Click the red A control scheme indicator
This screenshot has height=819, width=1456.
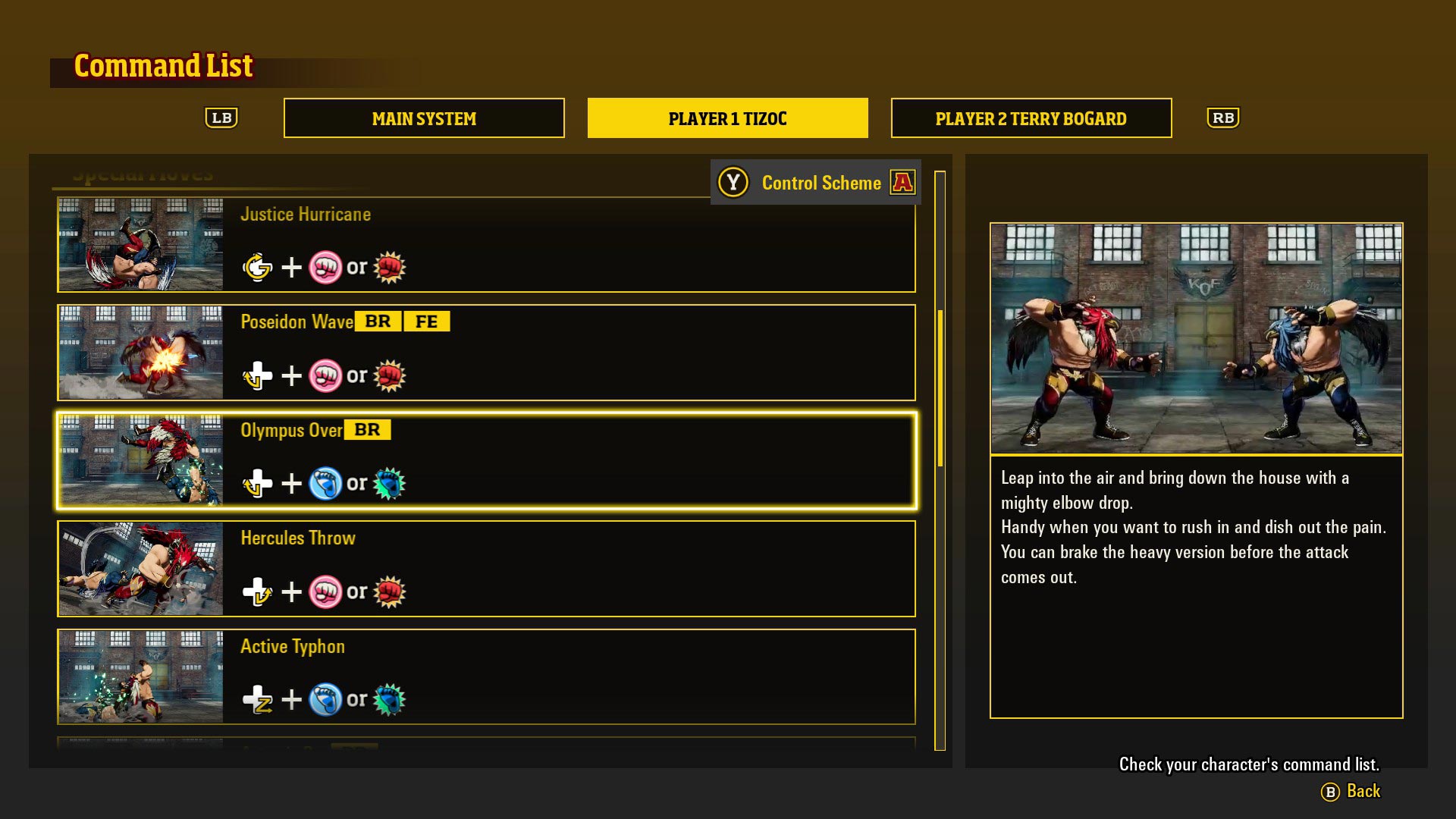click(x=902, y=182)
